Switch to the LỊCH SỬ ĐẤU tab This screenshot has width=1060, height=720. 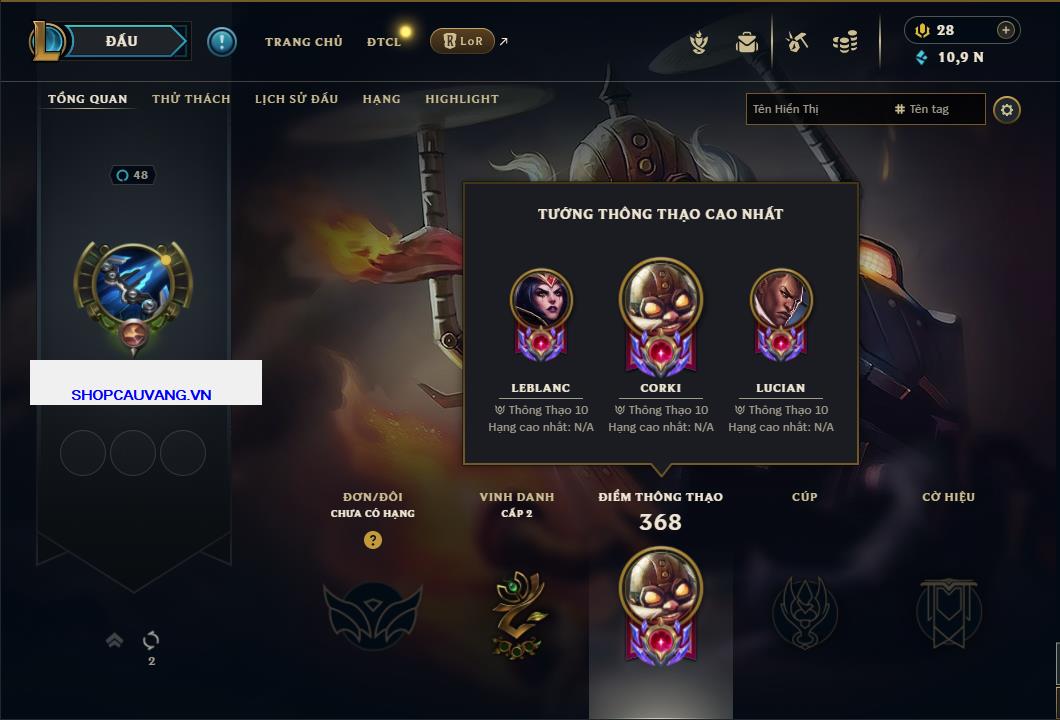click(x=296, y=99)
